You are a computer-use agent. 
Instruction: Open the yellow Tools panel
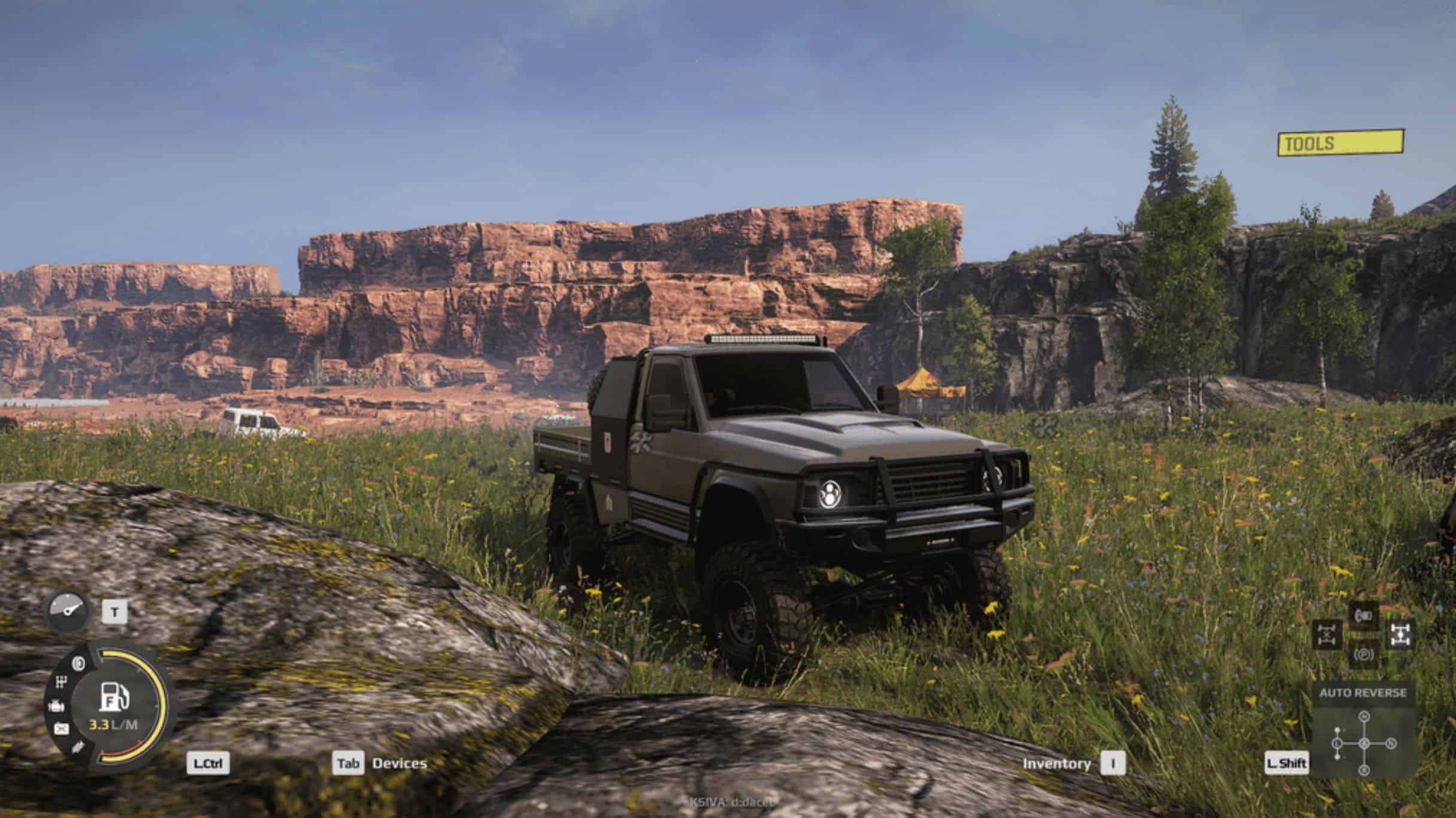point(1340,143)
